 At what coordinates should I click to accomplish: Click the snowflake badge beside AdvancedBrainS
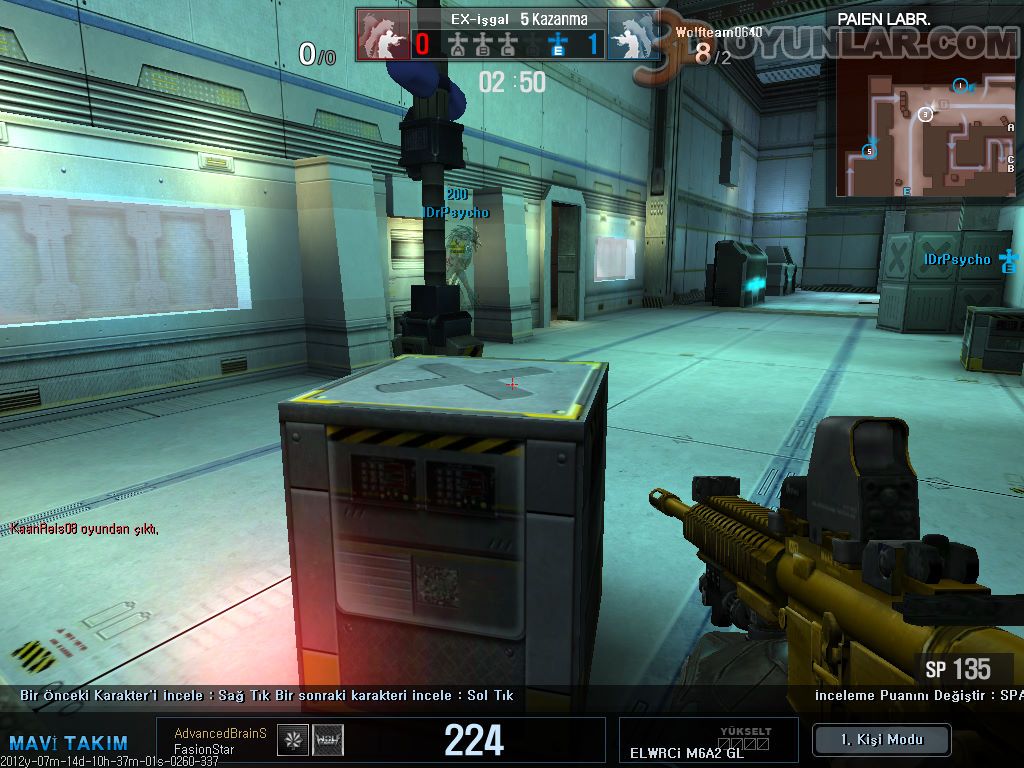click(292, 739)
